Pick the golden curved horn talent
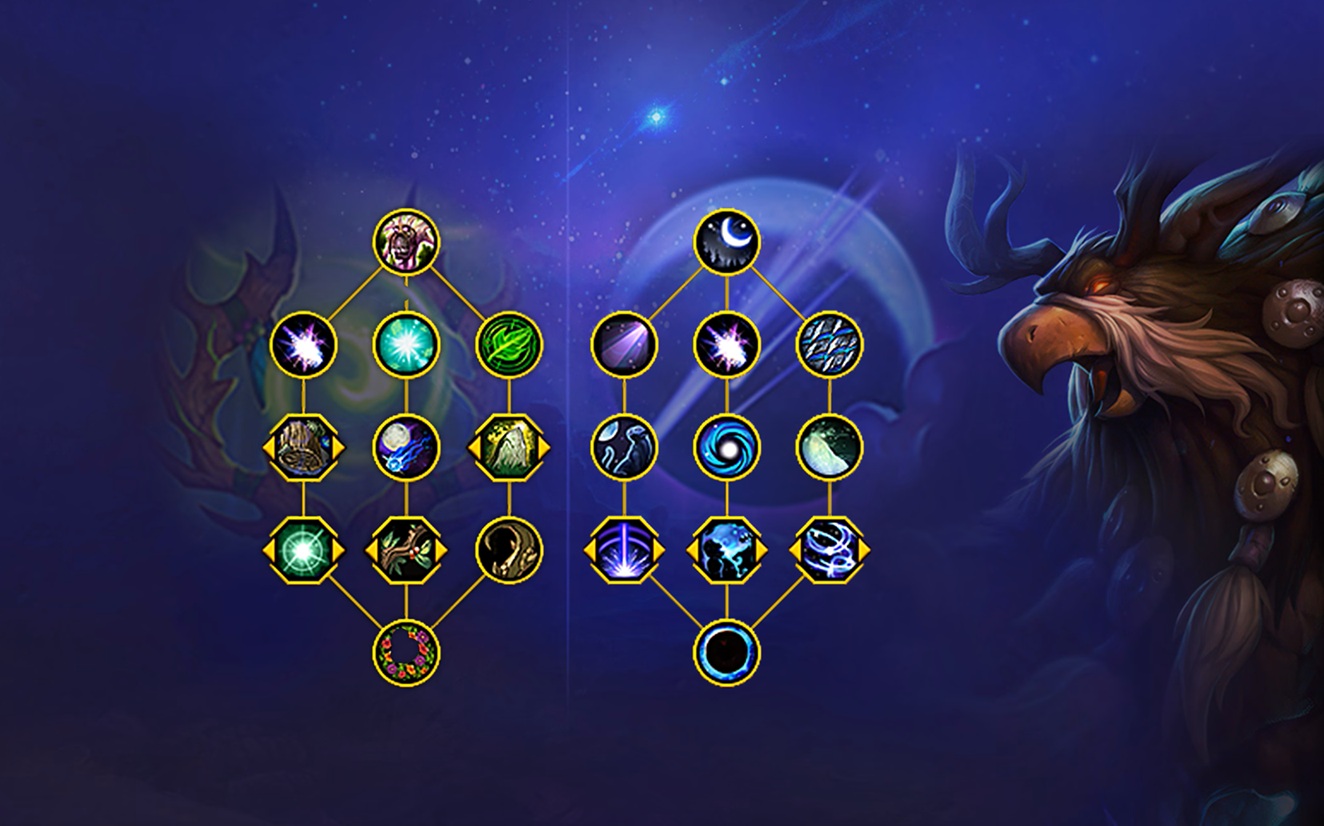The width and height of the screenshot is (1324, 826). coord(509,550)
